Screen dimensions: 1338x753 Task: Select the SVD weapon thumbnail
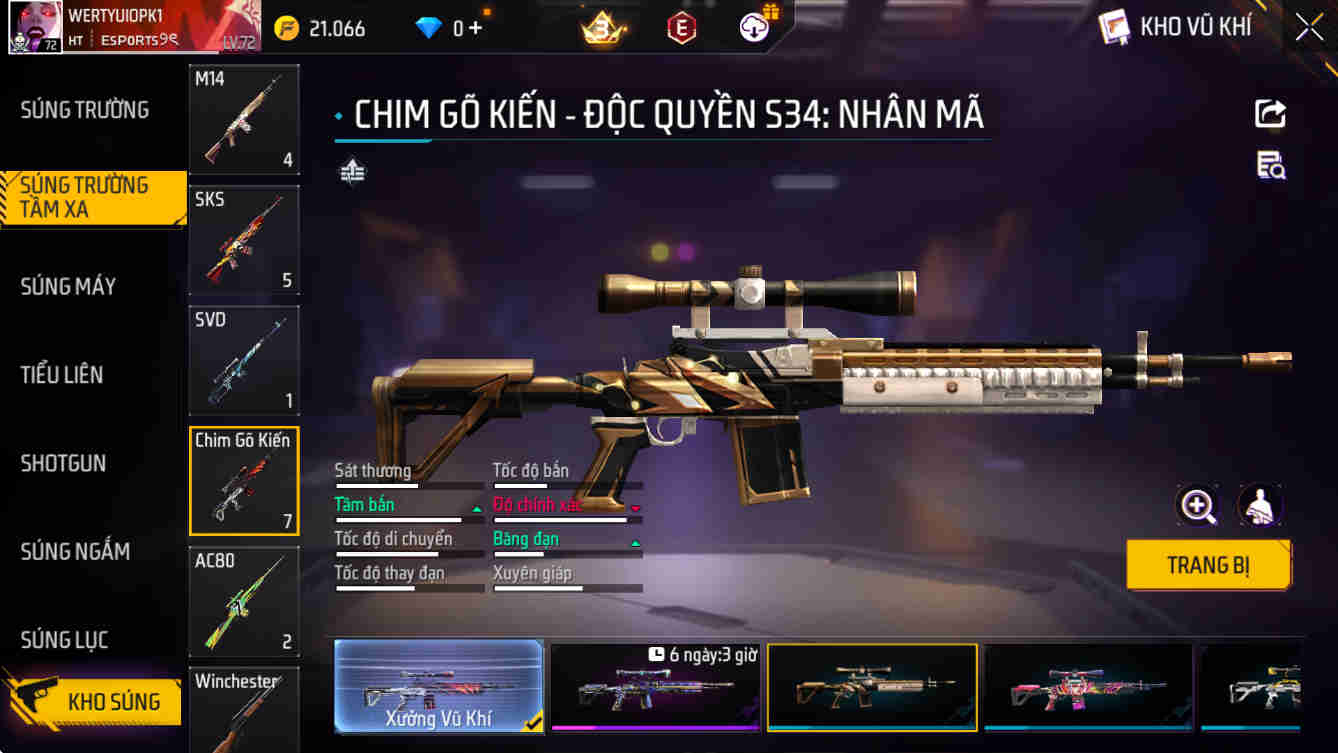pos(243,360)
